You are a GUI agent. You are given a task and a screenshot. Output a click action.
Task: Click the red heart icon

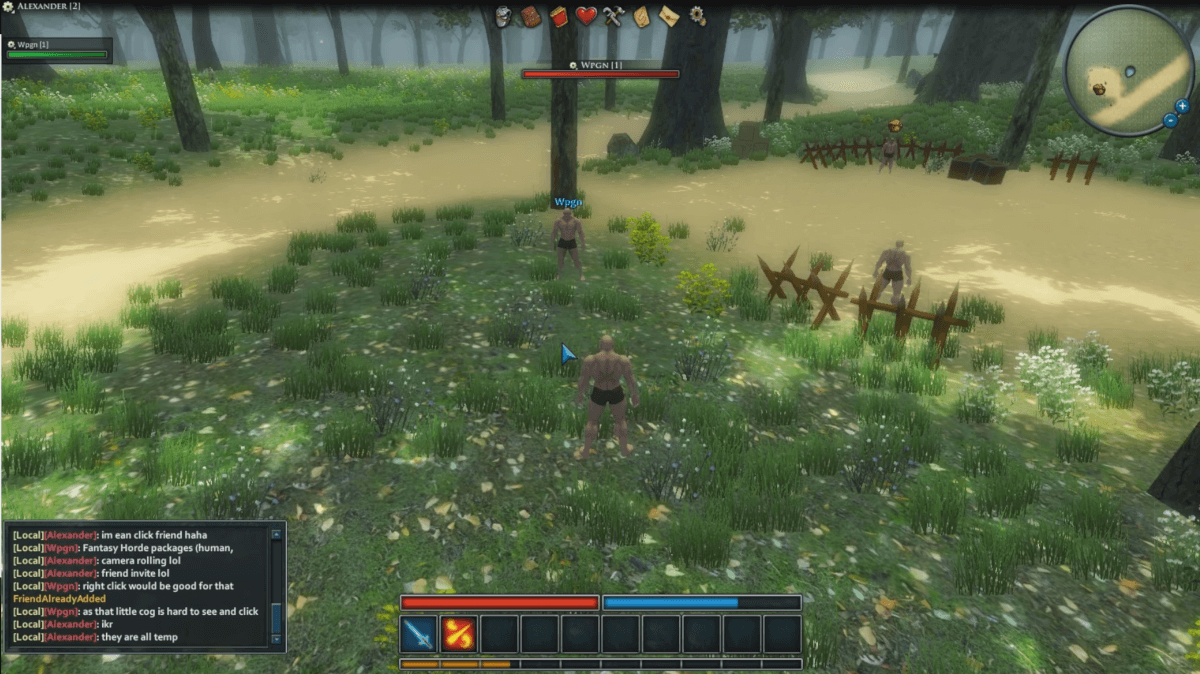(x=586, y=16)
